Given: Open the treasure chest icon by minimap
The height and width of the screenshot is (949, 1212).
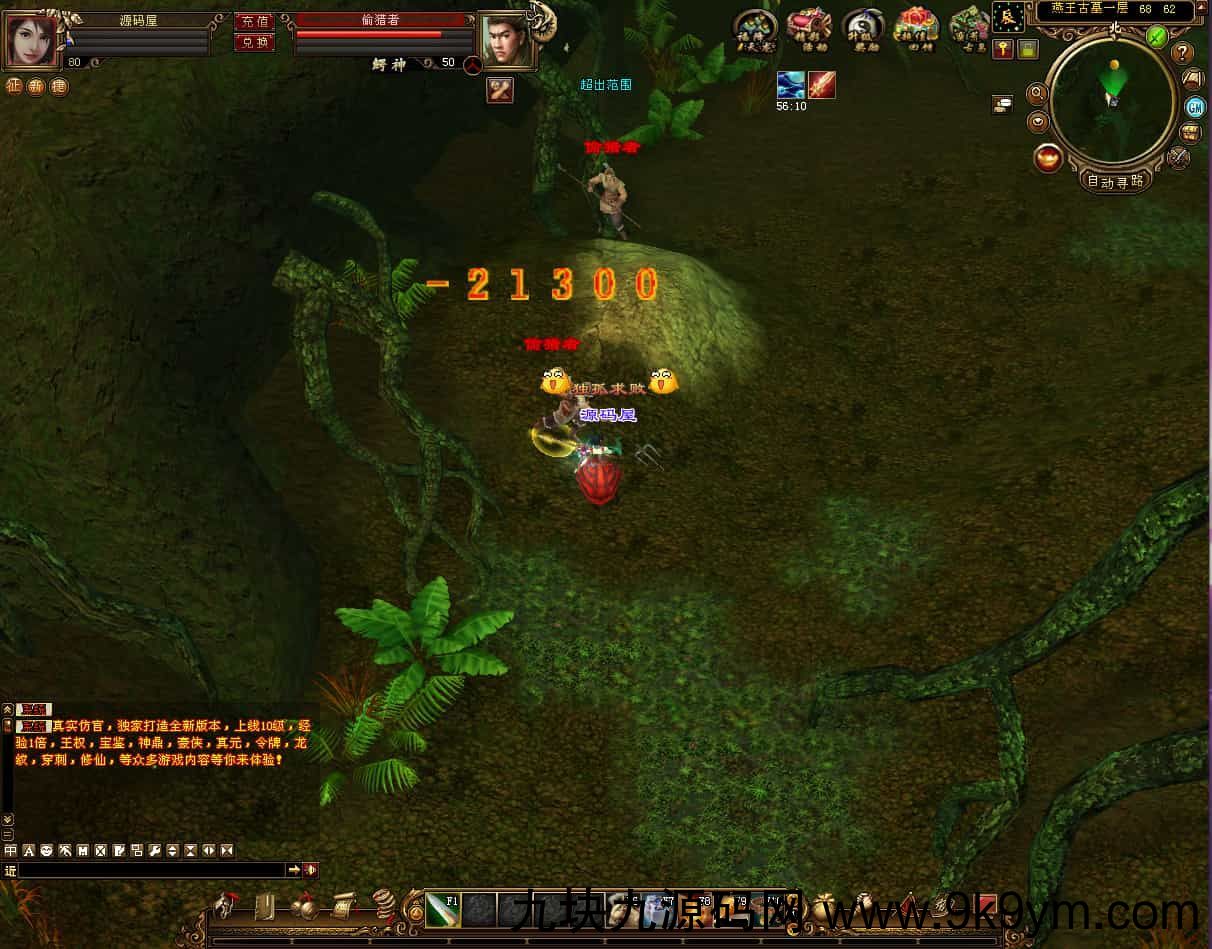Looking at the screenshot, I should click(x=1190, y=132).
